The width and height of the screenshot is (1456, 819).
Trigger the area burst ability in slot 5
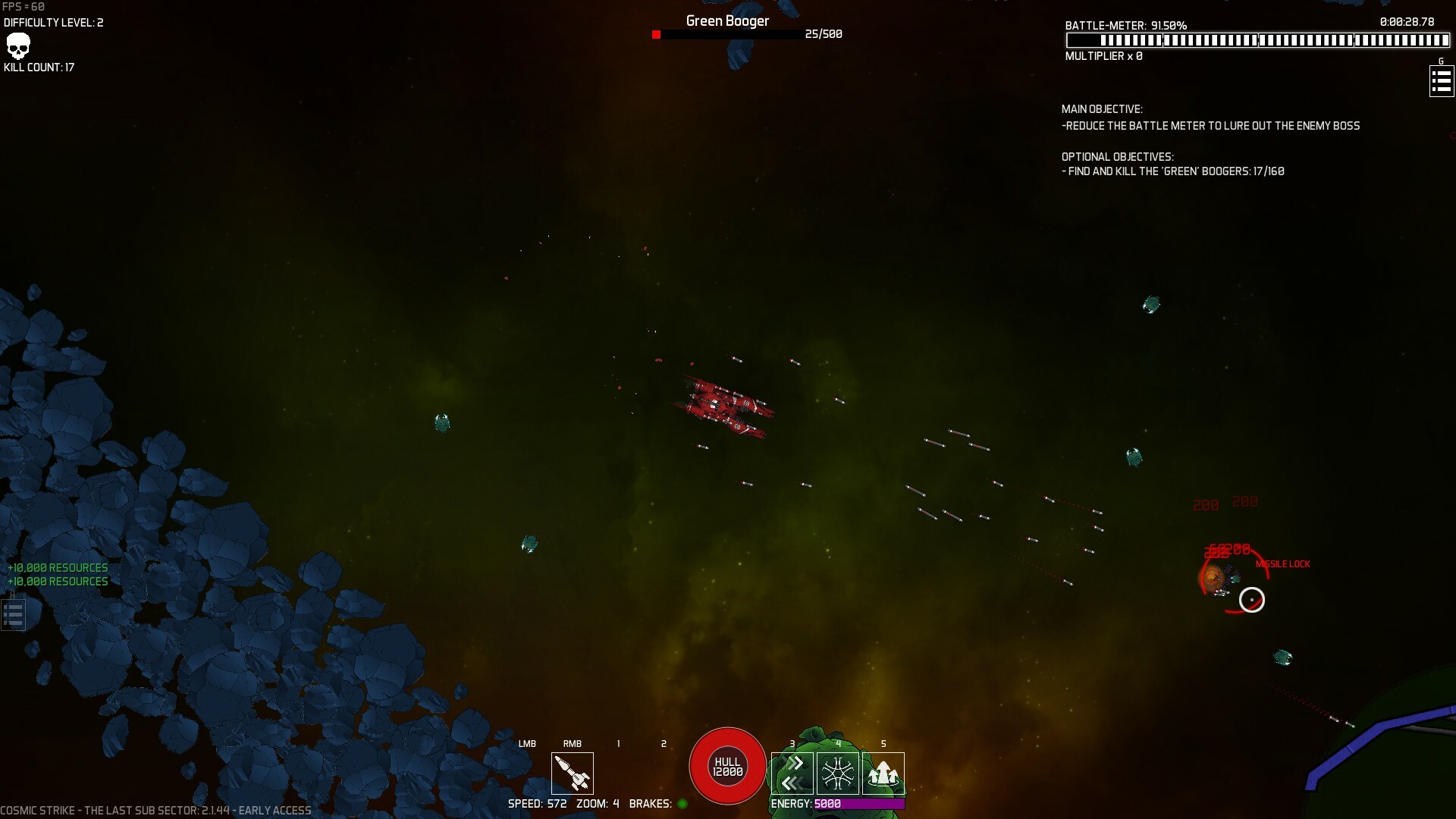coord(884,772)
